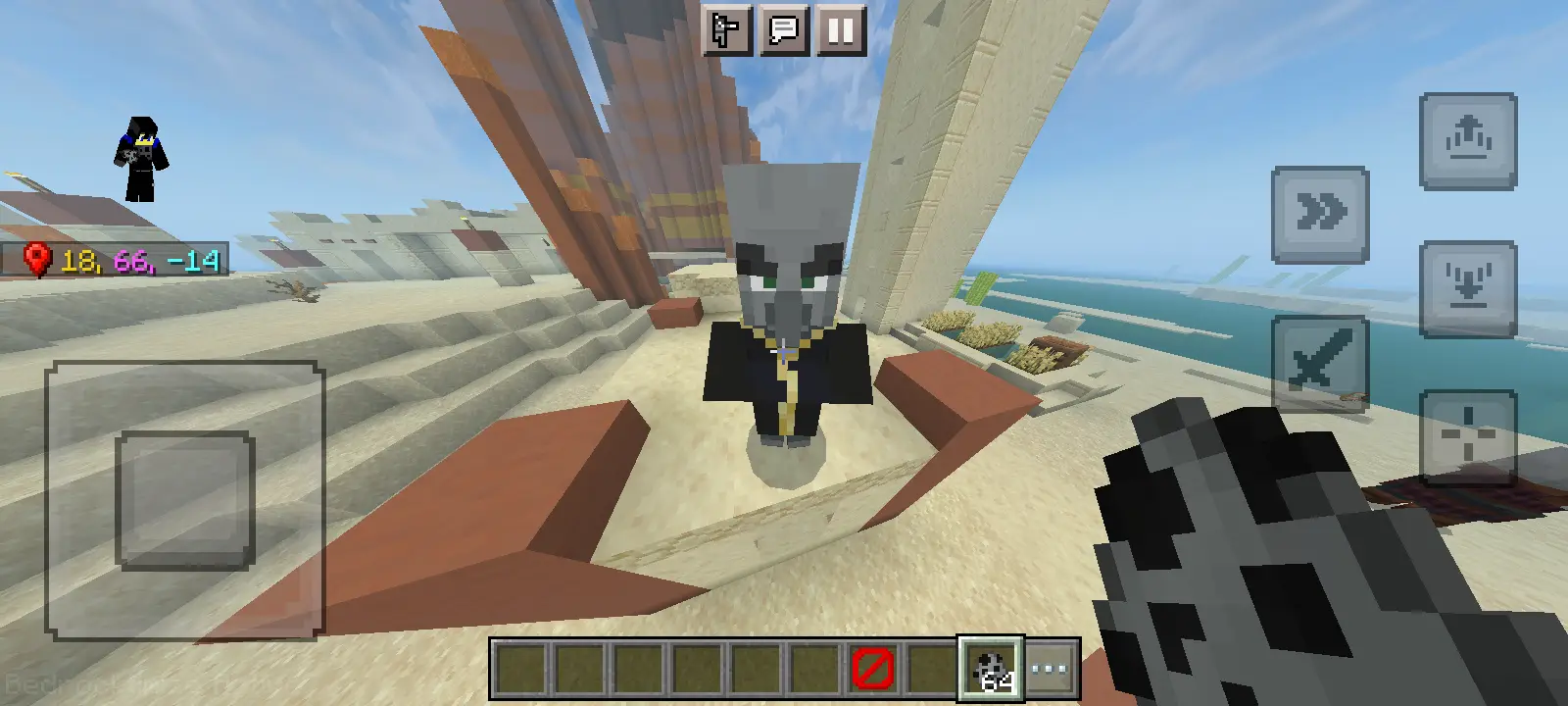
Task: Select the barrier item hotbar slot
Action: (872, 670)
